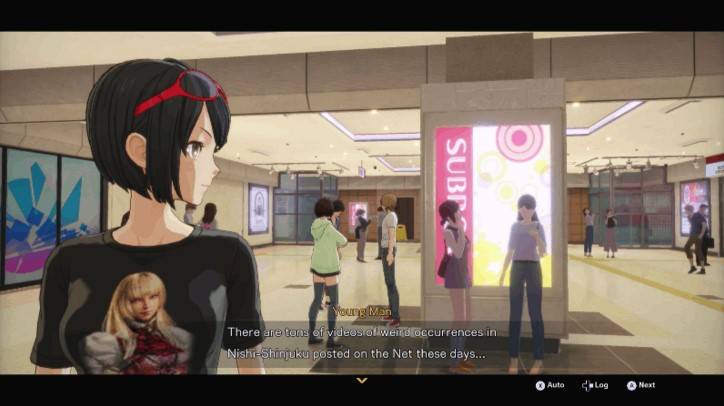The width and height of the screenshot is (724, 406).
Task: Enable Auto dialogue advance
Action: click(550, 385)
